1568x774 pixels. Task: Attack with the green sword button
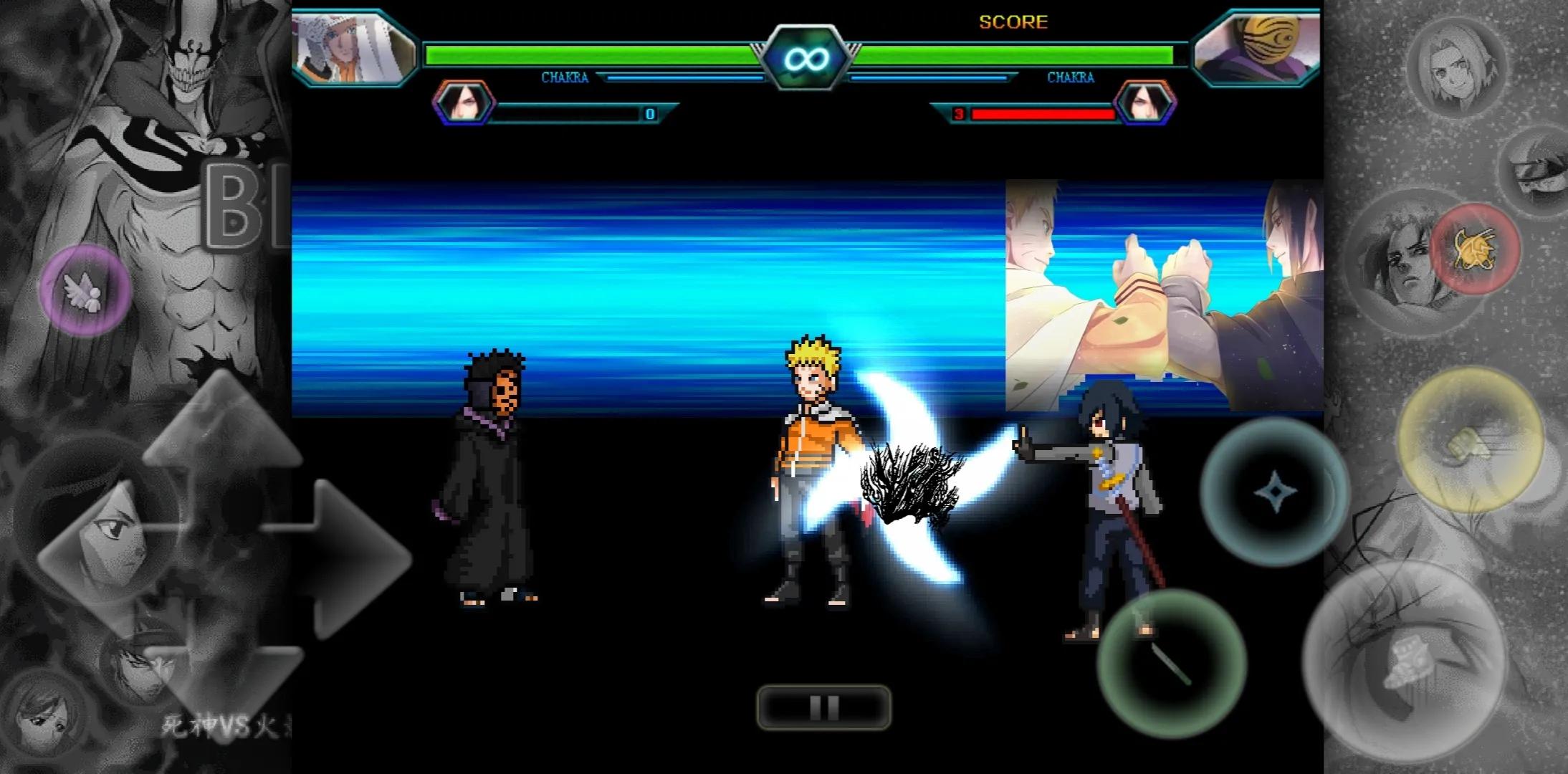coord(1171,663)
